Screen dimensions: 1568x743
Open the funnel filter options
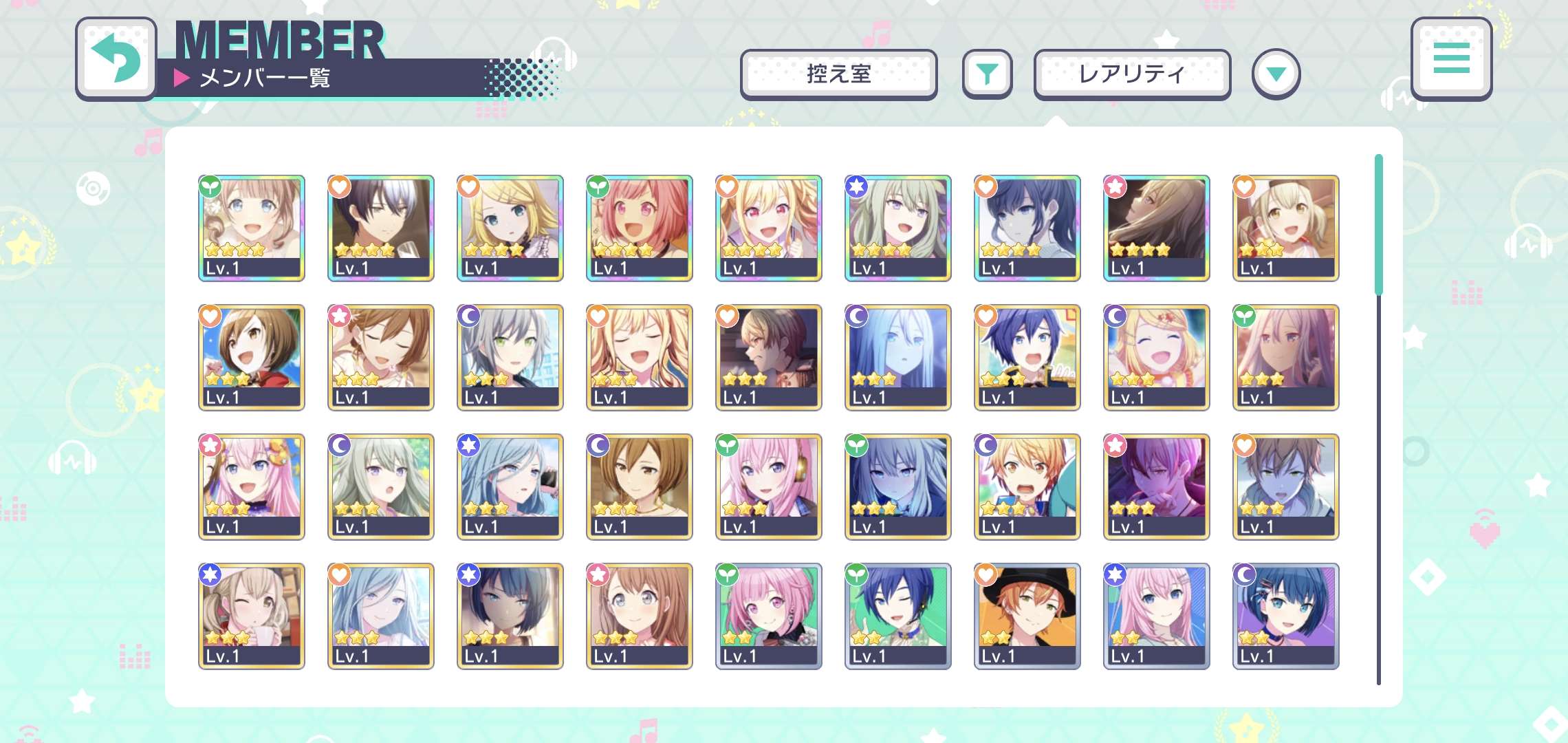pyautogui.click(x=987, y=74)
